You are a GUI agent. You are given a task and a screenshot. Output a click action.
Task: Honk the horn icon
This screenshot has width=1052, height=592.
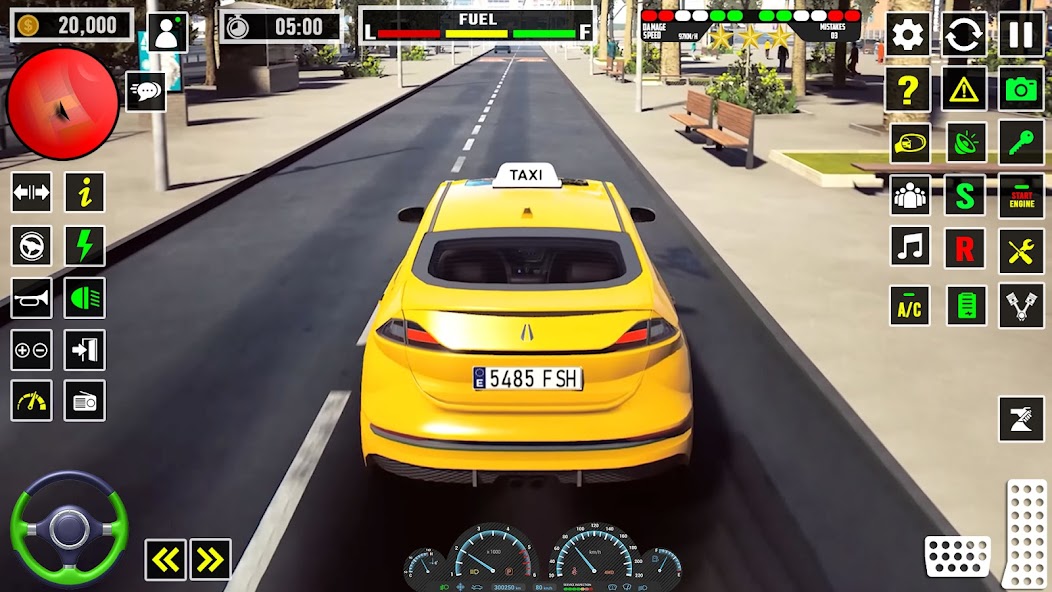31,297
